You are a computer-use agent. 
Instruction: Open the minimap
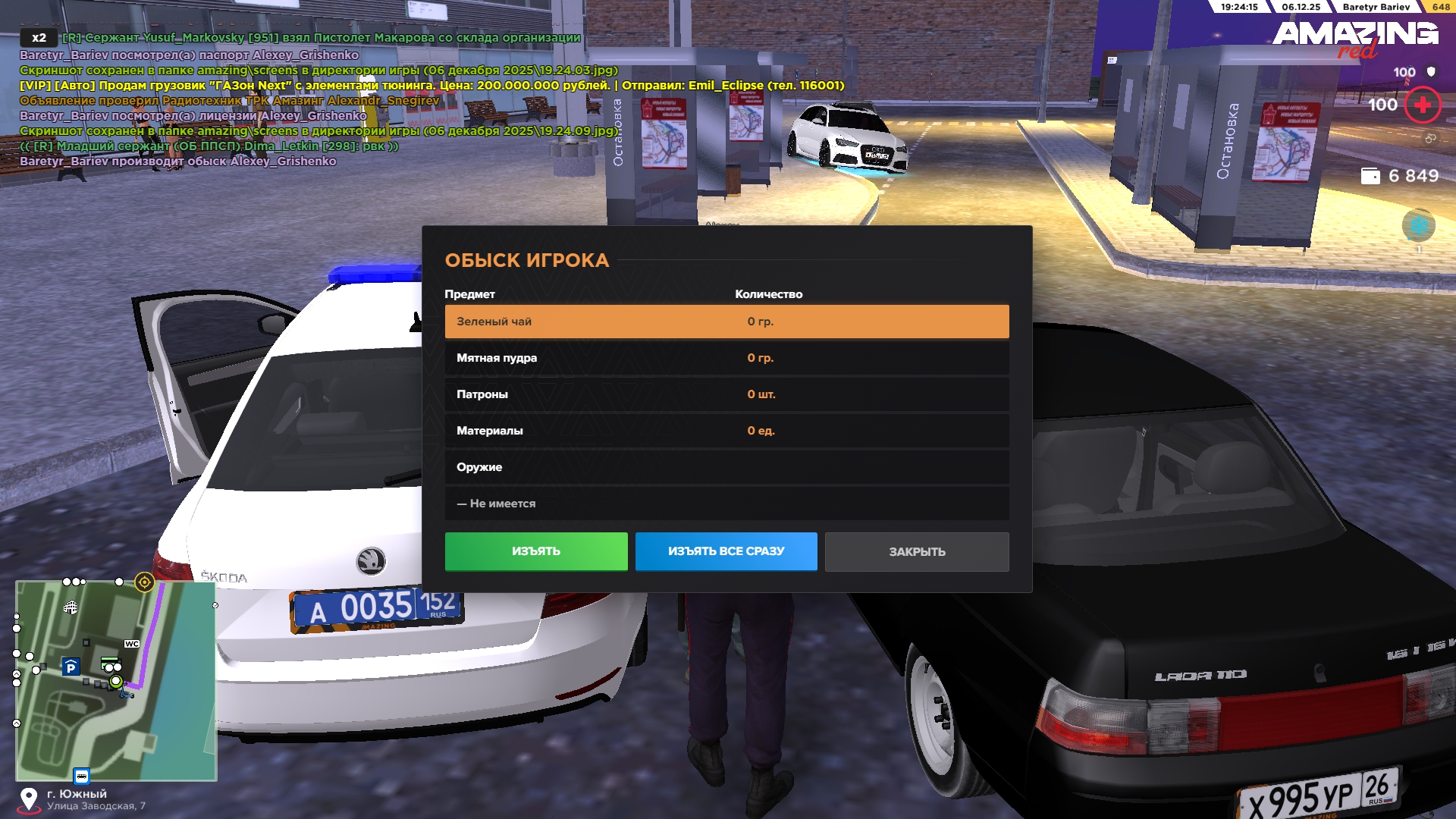(116, 680)
